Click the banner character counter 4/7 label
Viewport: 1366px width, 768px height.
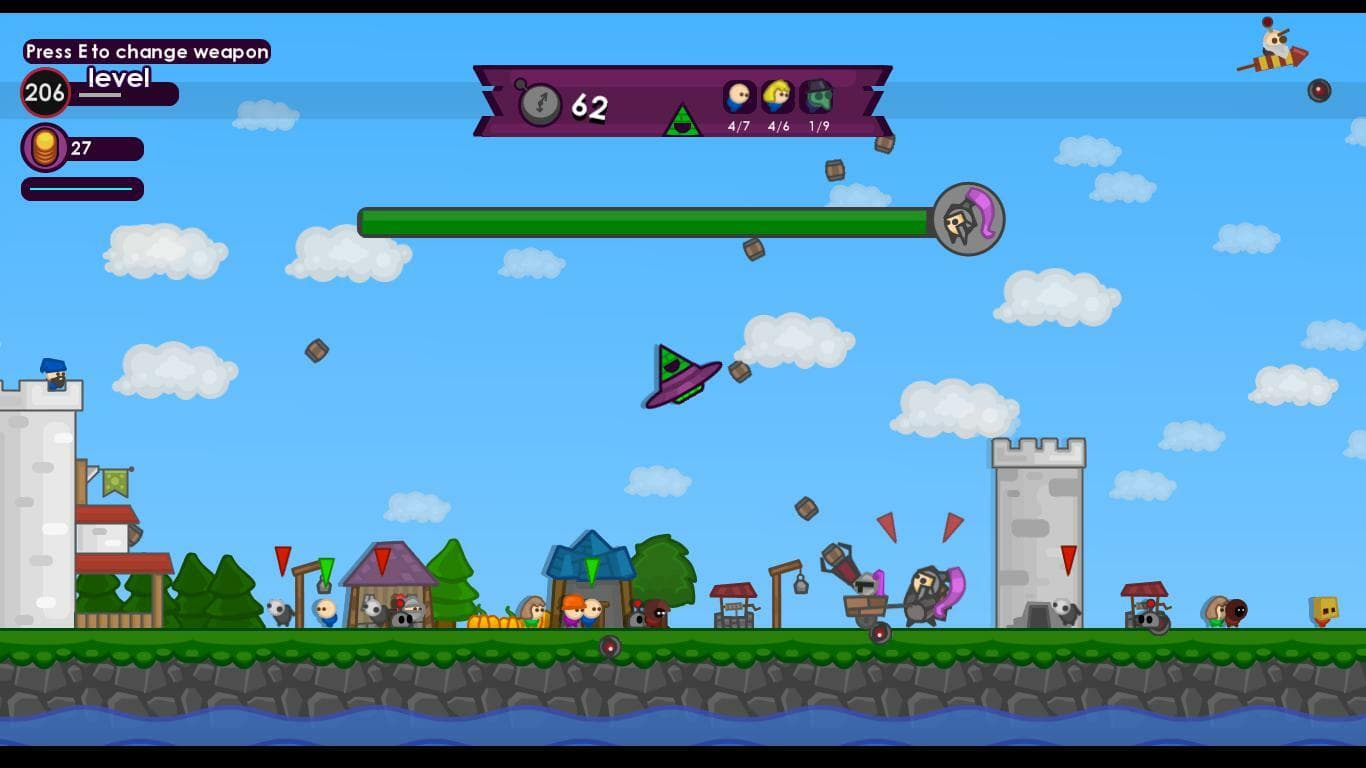pos(738,124)
